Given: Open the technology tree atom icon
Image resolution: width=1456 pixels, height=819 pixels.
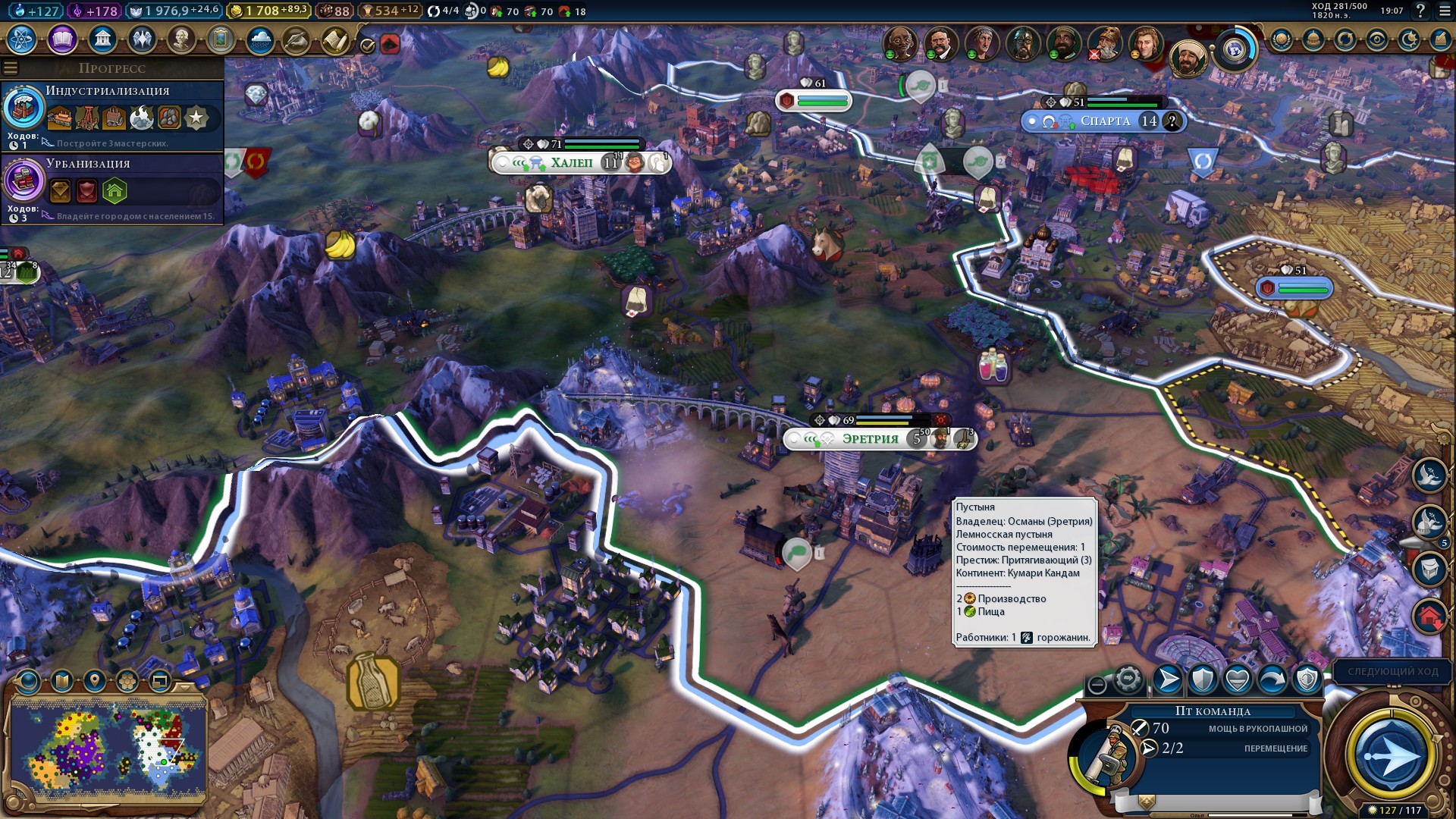Looking at the screenshot, I should tap(22, 39).
